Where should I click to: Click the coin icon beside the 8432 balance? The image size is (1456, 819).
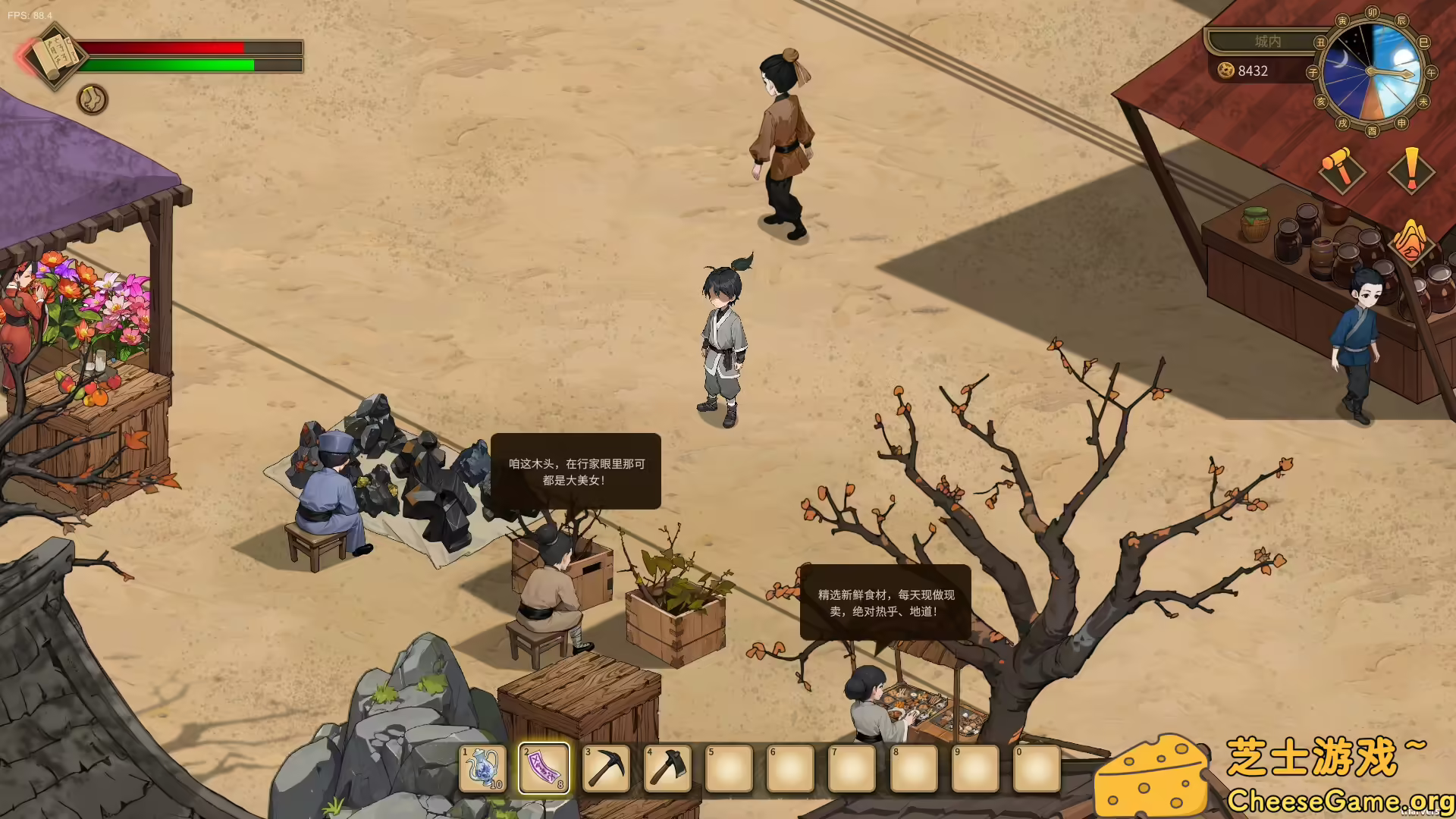tap(1225, 72)
